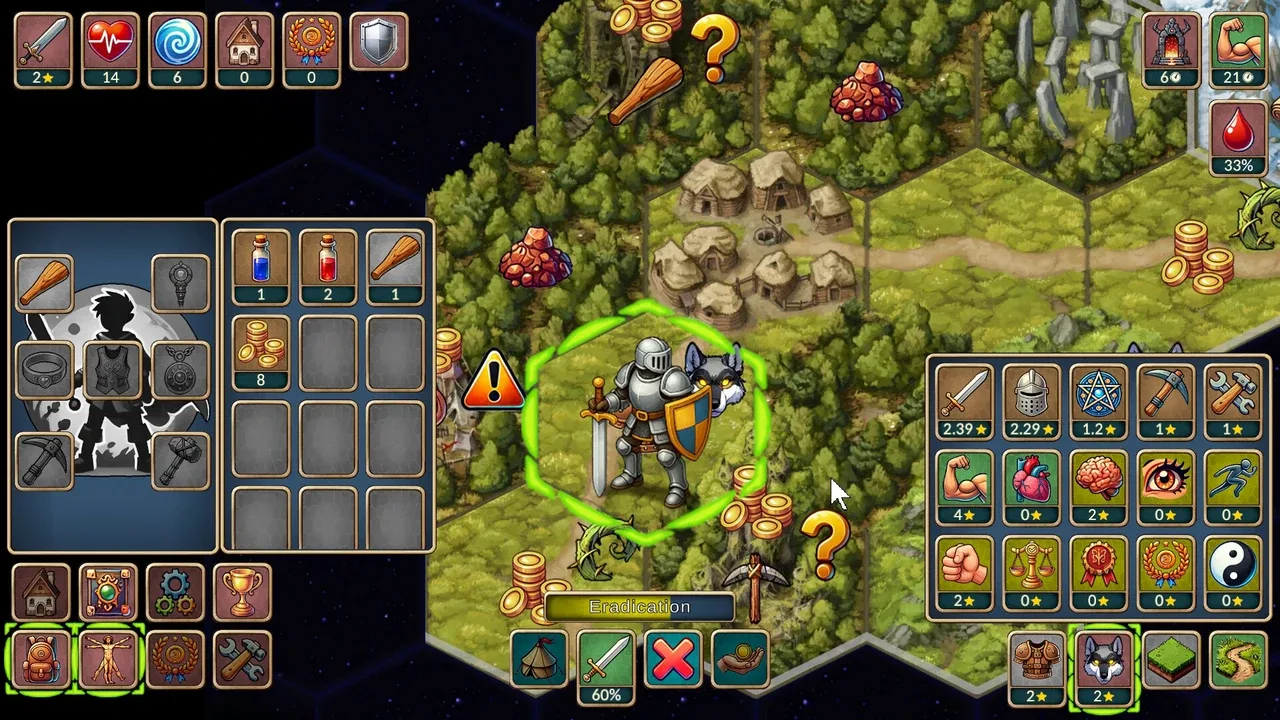Click the grass terrain block button
This screenshot has width=1280, height=720.
[1170, 660]
